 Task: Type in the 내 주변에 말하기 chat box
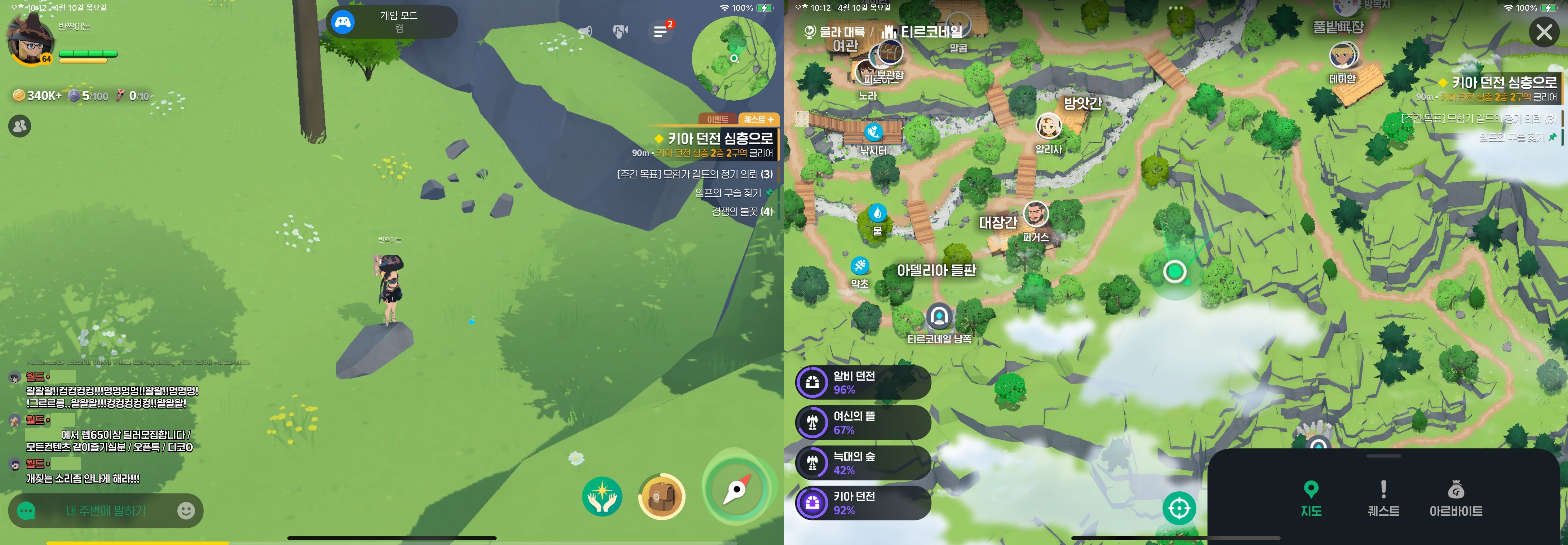point(106,511)
